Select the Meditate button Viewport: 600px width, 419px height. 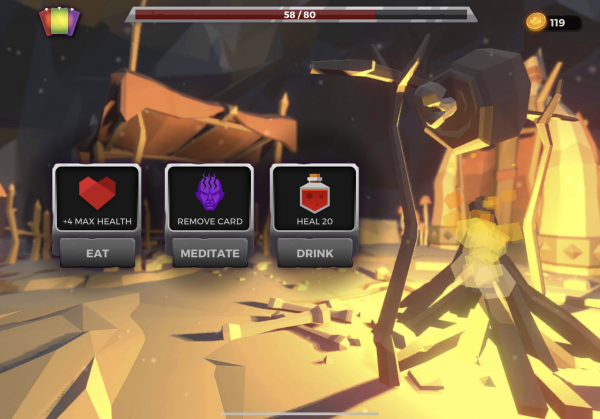tap(209, 253)
